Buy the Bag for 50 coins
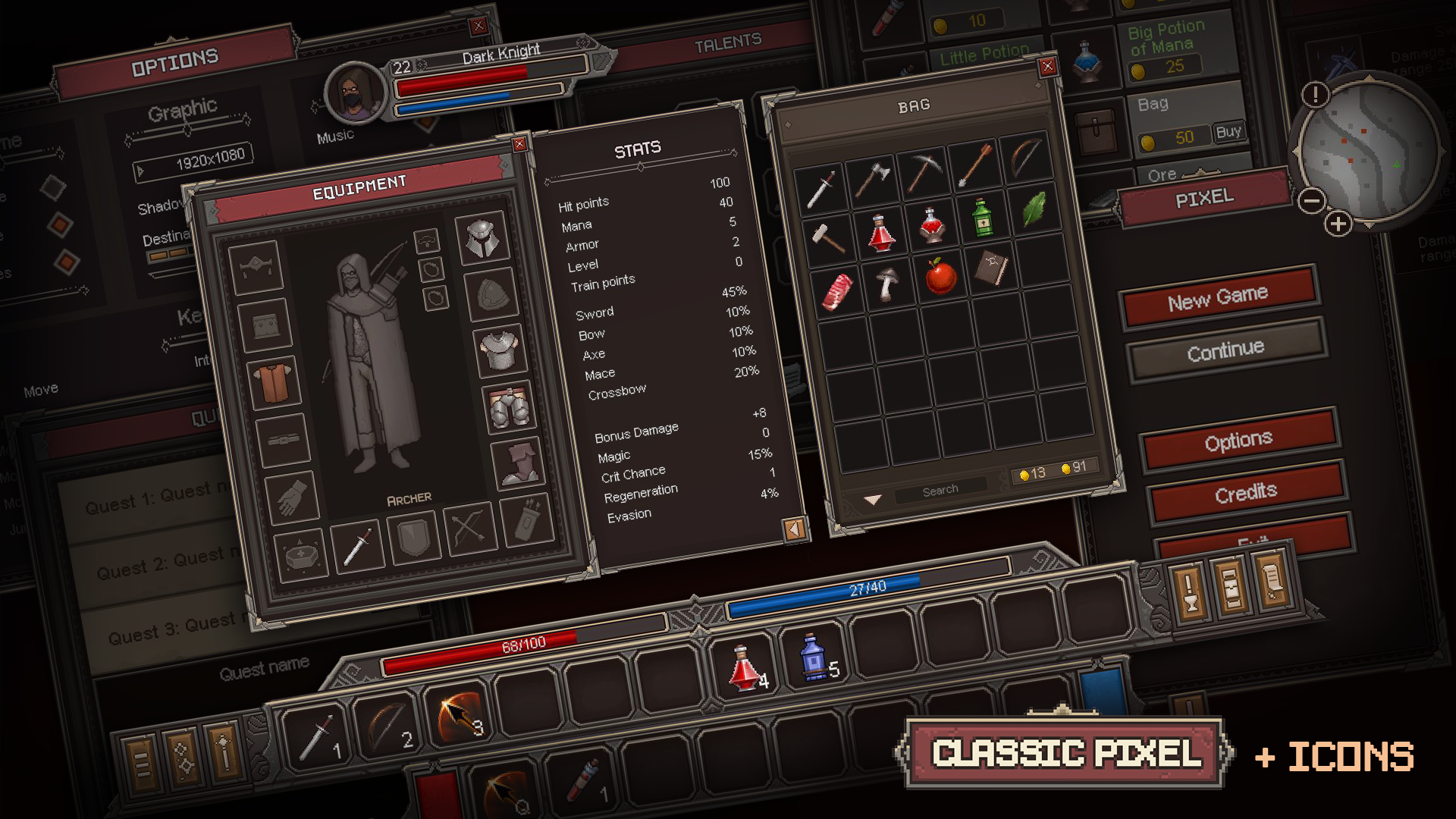Viewport: 1456px width, 819px height. click(1228, 131)
